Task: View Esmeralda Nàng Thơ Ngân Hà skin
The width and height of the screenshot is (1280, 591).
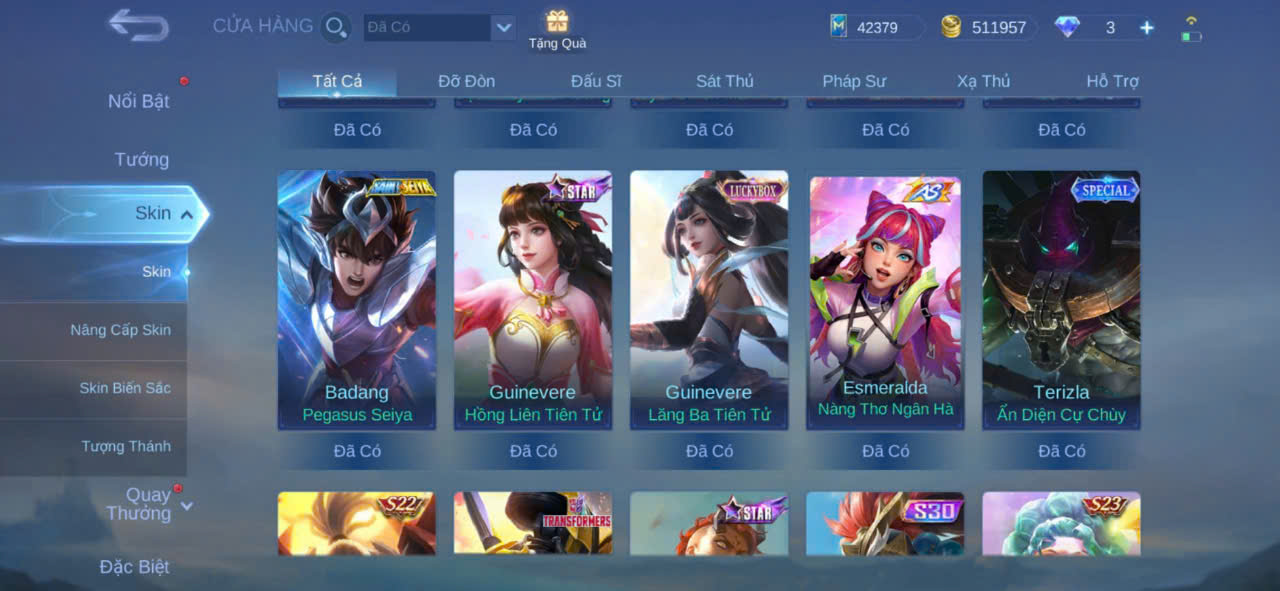Action: [885, 300]
